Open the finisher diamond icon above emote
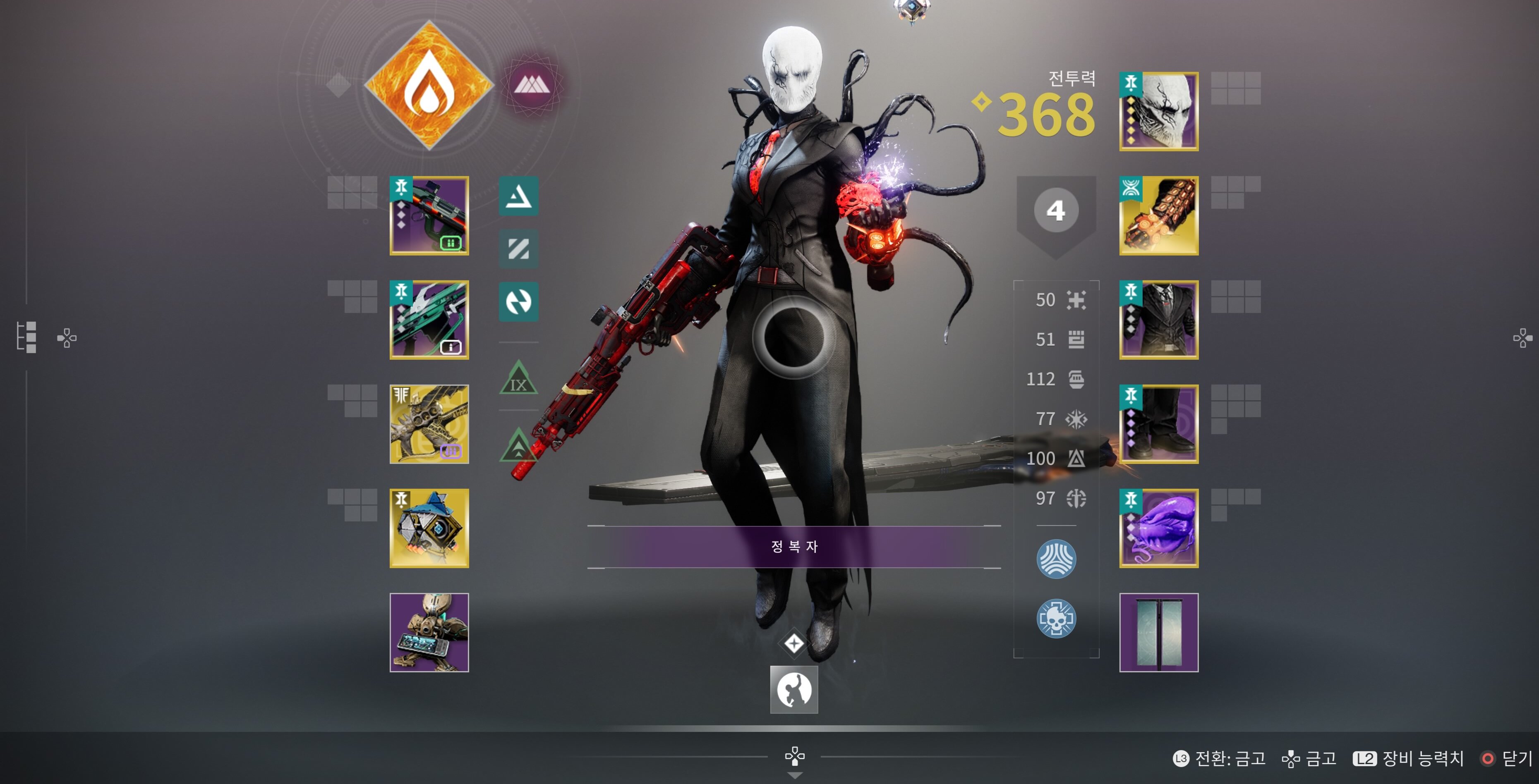The image size is (1539, 784). [x=794, y=644]
